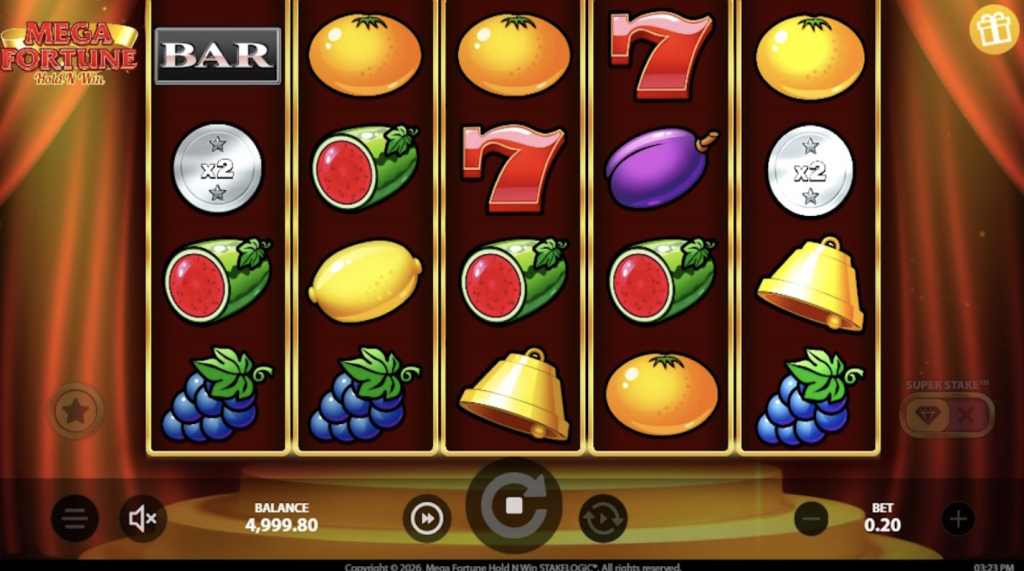The width and height of the screenshot is (1024, 571).
Task: Decrease the bet with the minus button
Action: point(811,518)
